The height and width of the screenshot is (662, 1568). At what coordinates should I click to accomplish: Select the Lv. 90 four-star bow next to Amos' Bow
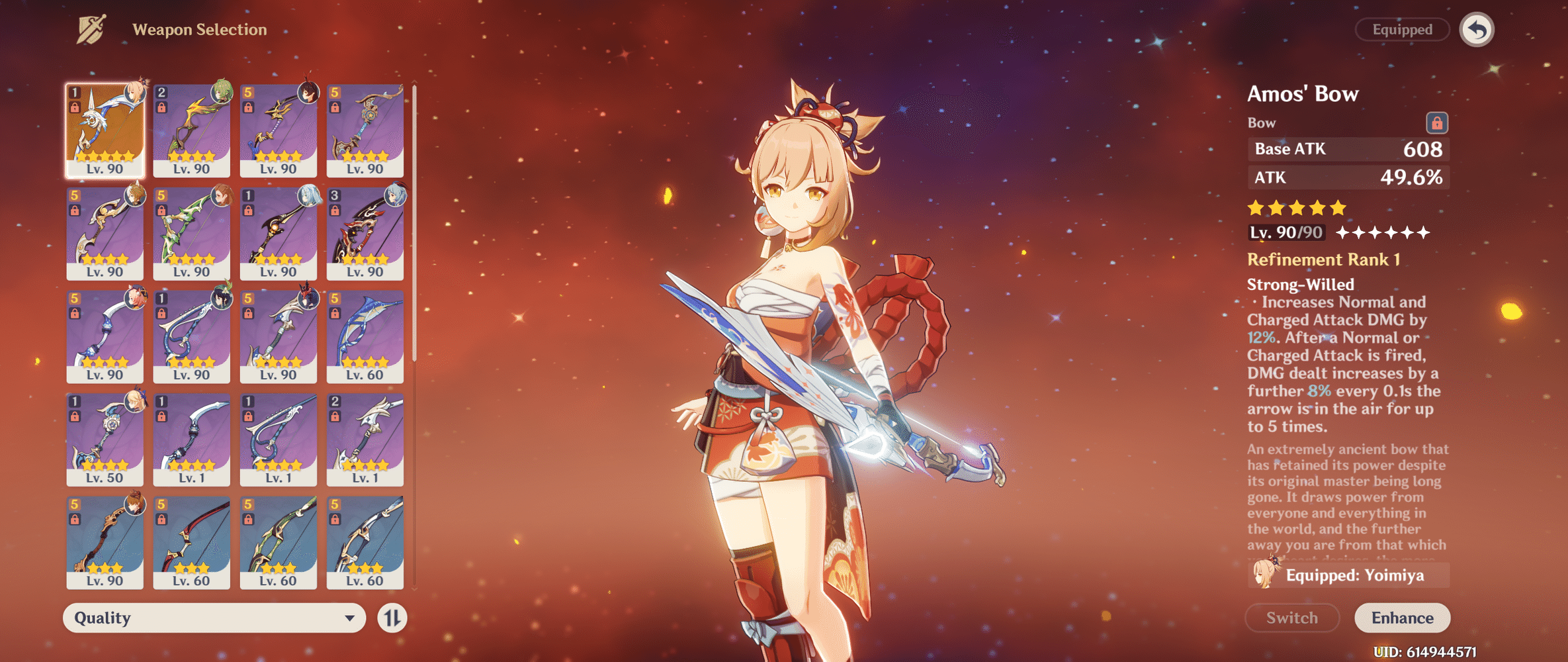[192, 129]
